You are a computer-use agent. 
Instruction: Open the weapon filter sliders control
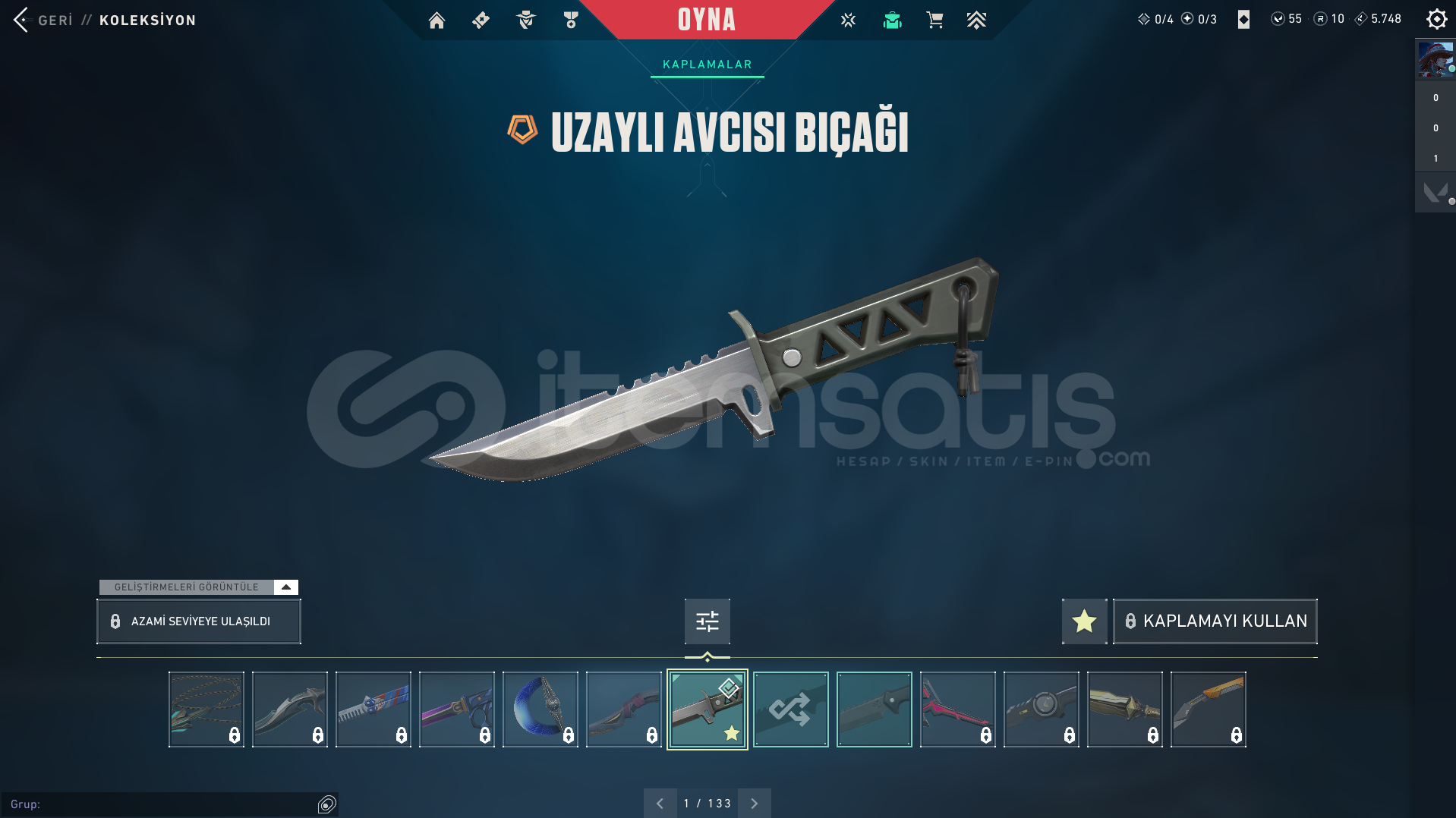click(x=706, y=621)
